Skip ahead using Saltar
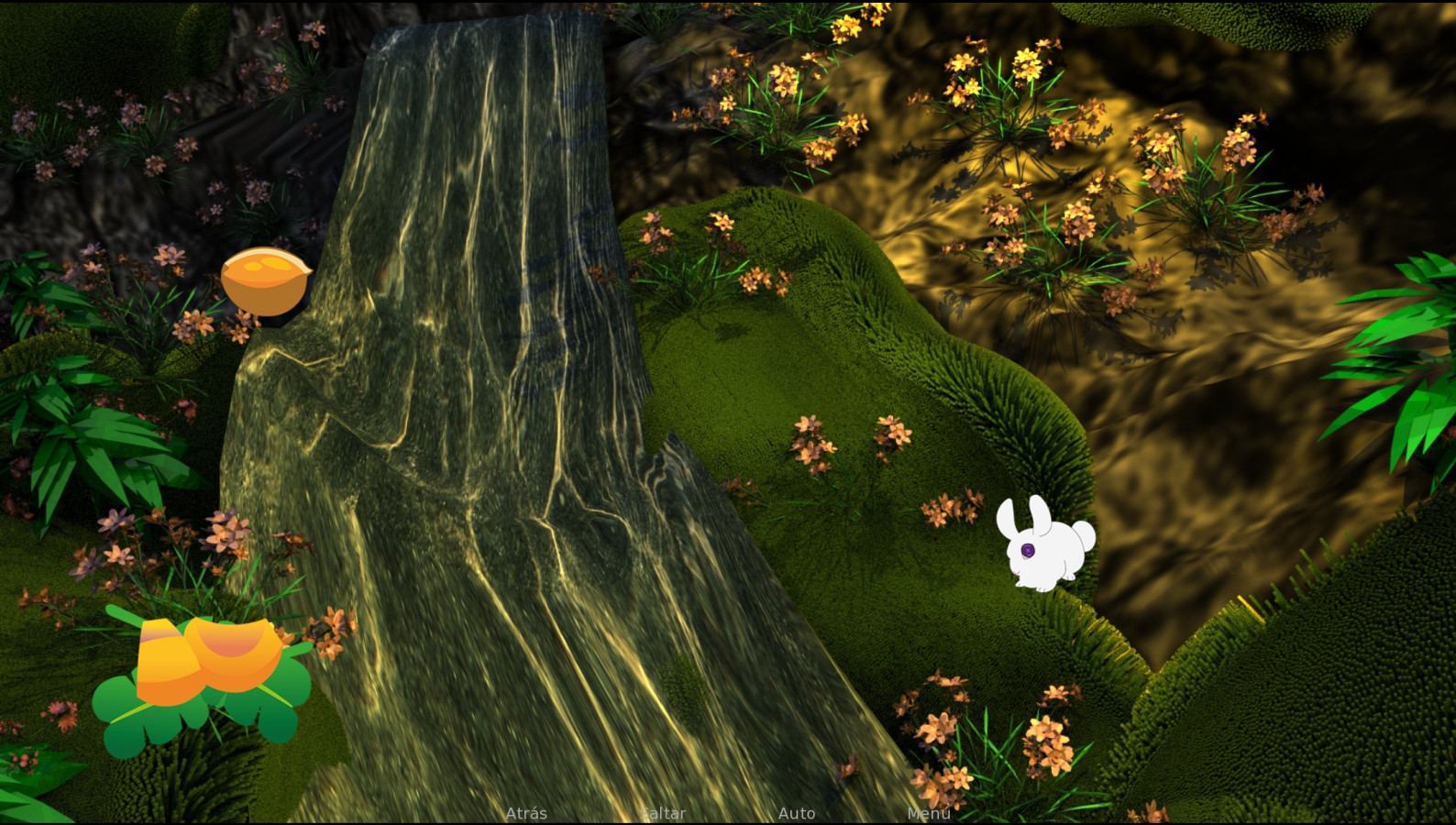 pos(664,813)
